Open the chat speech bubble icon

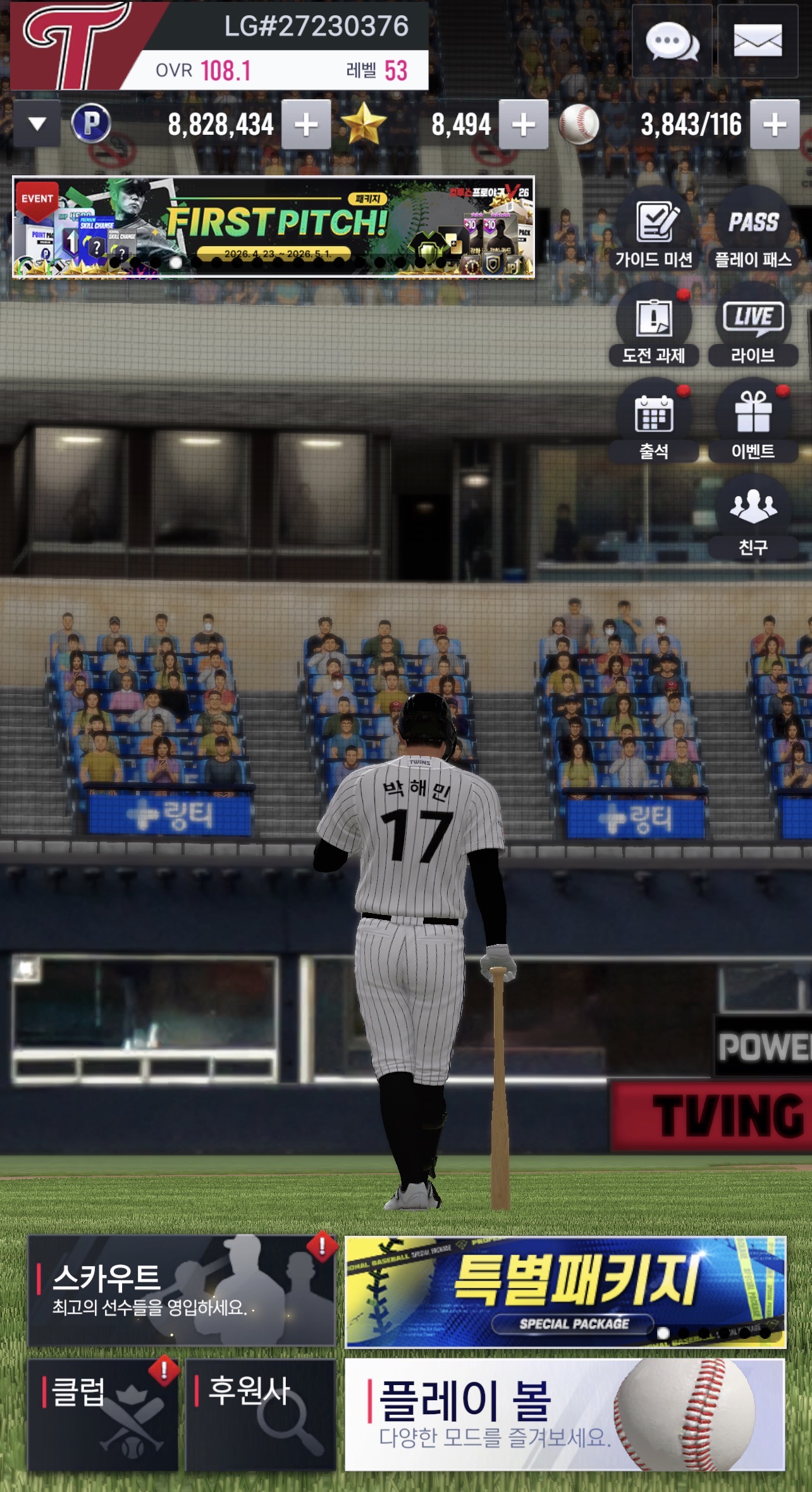pos(672,42)
